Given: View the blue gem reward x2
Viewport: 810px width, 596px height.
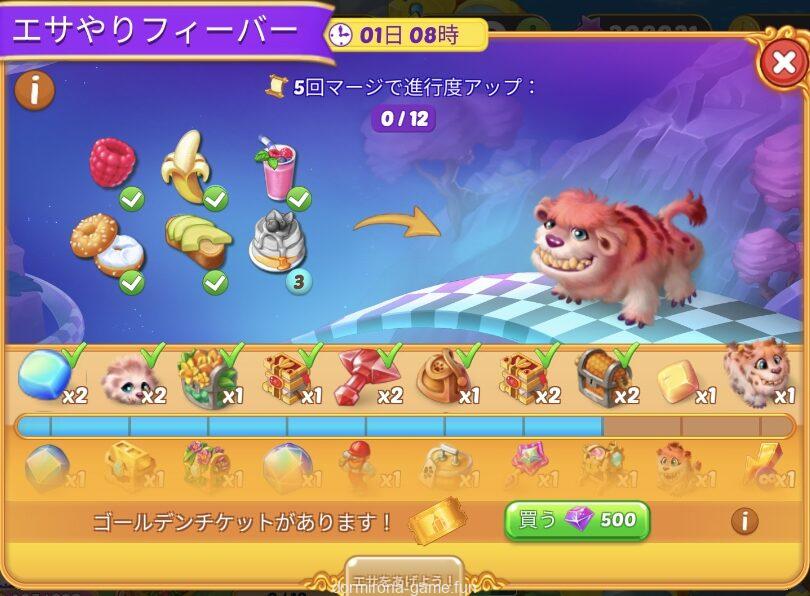Looking at the screenshot, I should click(x=42, y=375).
